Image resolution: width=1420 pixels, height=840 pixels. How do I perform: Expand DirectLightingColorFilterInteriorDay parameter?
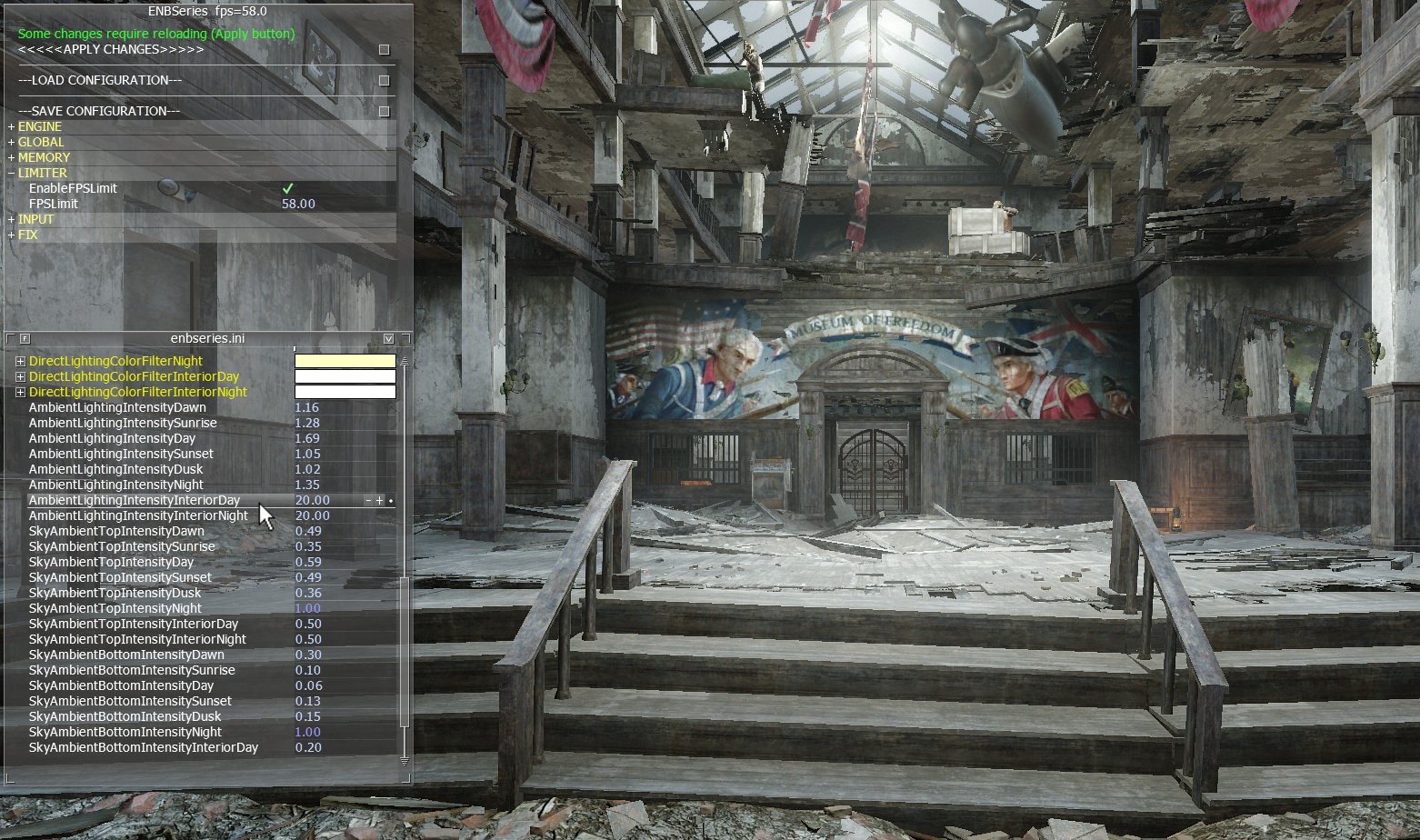(20, 377)
